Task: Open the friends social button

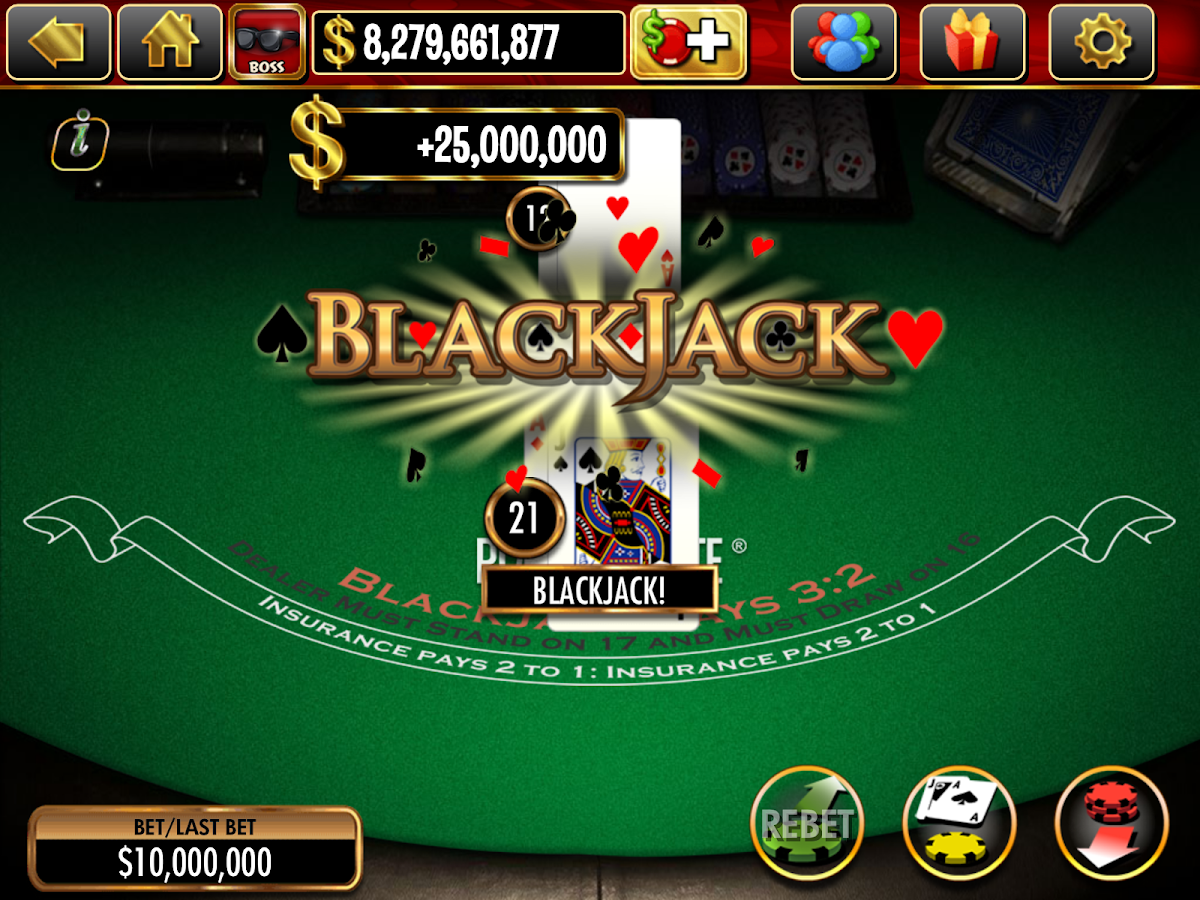Action: tap(843, 43)
